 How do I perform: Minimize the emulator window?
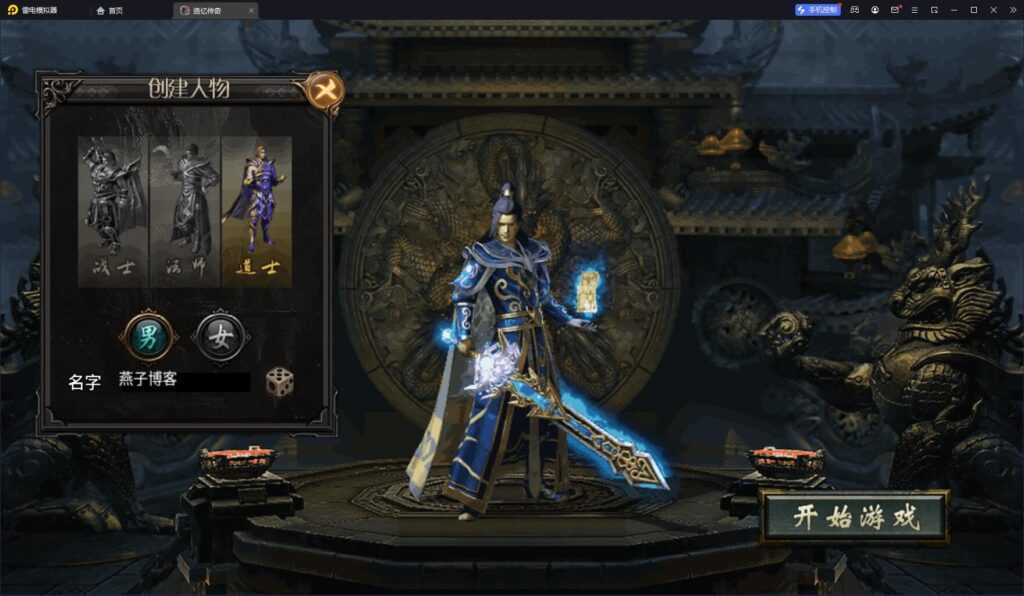point(954,10)
